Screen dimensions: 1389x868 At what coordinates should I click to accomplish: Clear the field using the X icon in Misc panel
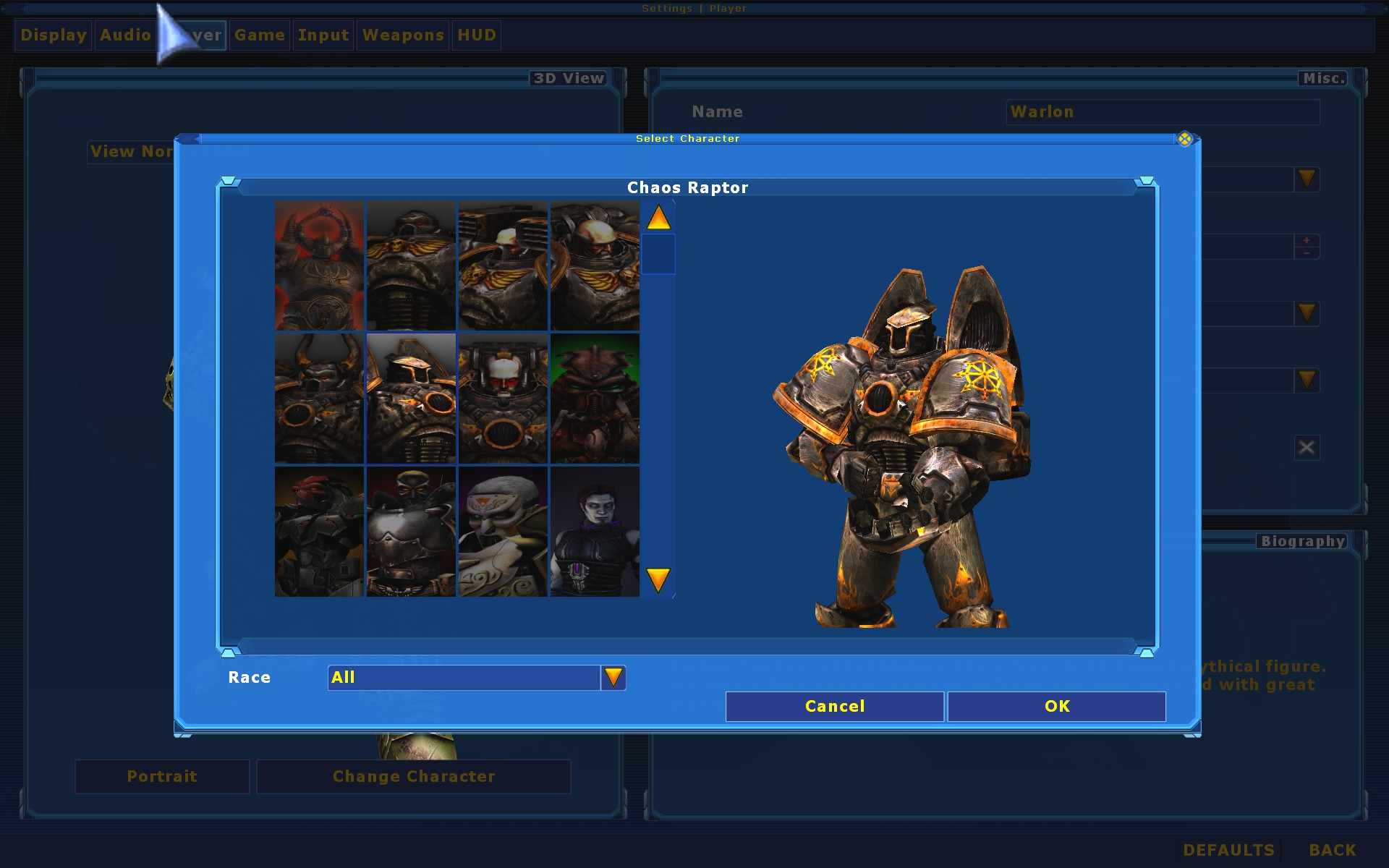tap(1306, 447)
